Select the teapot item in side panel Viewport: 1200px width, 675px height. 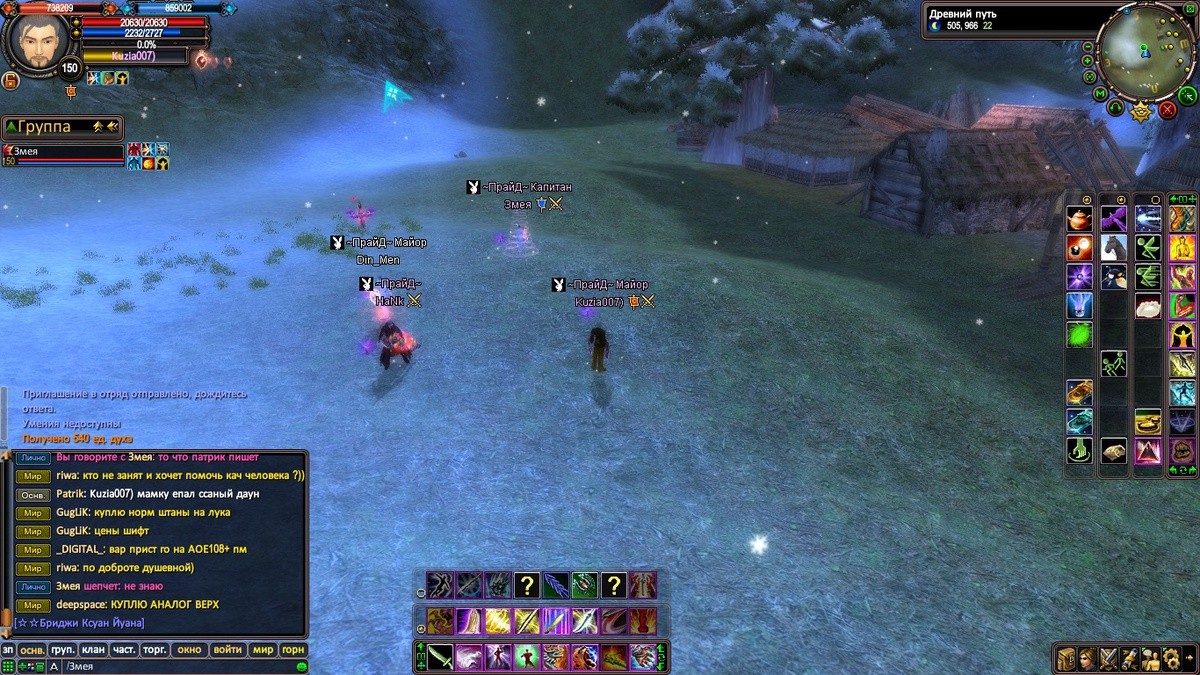click(1079, 219)
